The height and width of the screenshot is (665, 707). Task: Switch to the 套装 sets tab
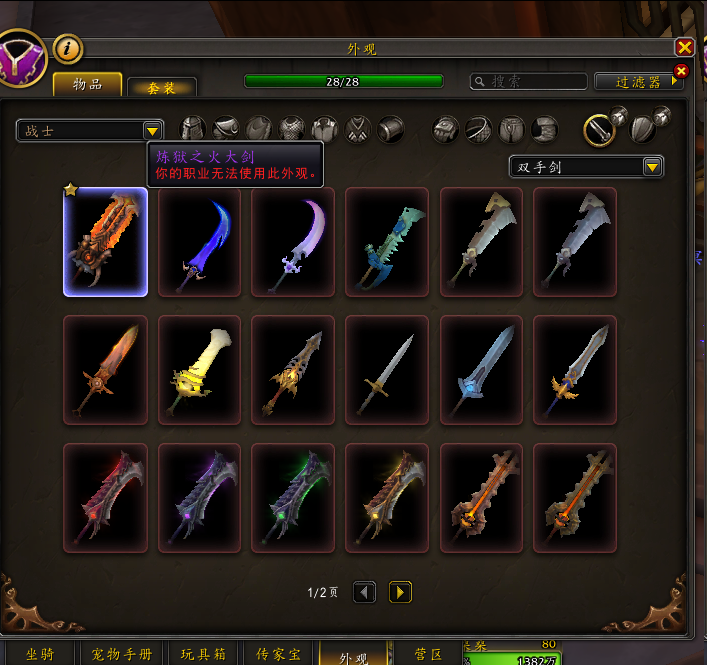[x=162, y=87]
